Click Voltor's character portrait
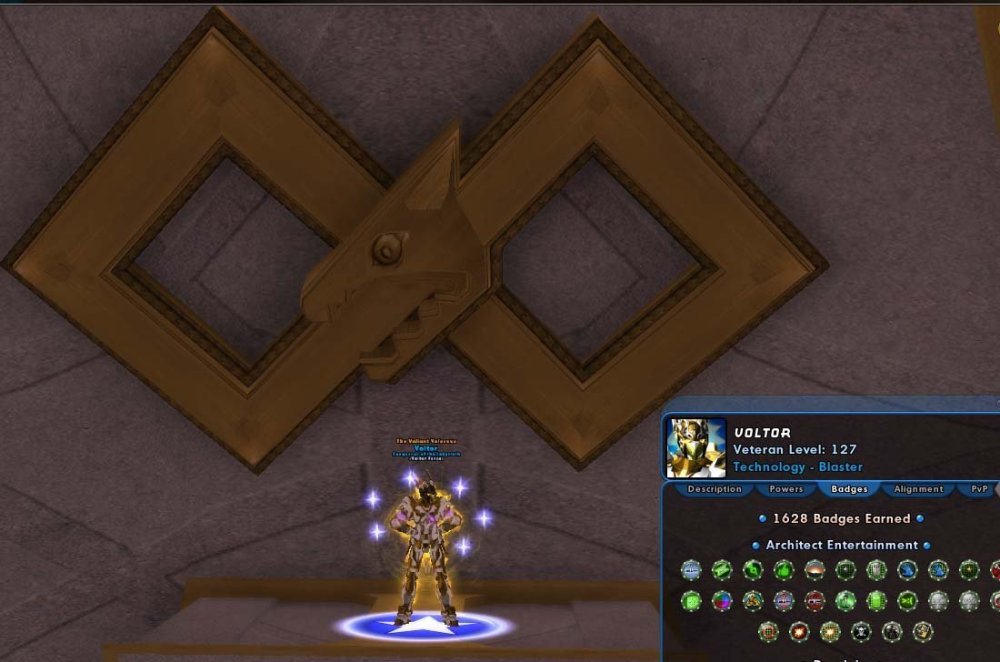The height and width of the screenshot is (662, 1000). click(x=696, y=447)
